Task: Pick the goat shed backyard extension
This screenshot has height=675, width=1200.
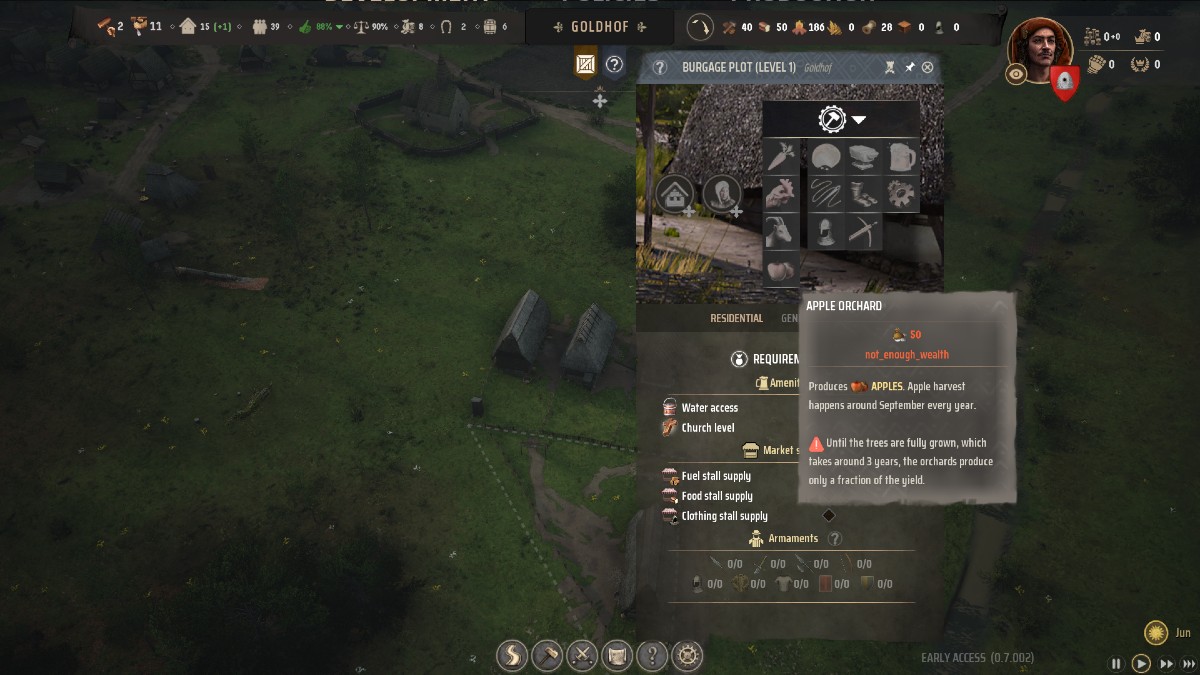Action: pyautogui.click(x=780, y=231)
